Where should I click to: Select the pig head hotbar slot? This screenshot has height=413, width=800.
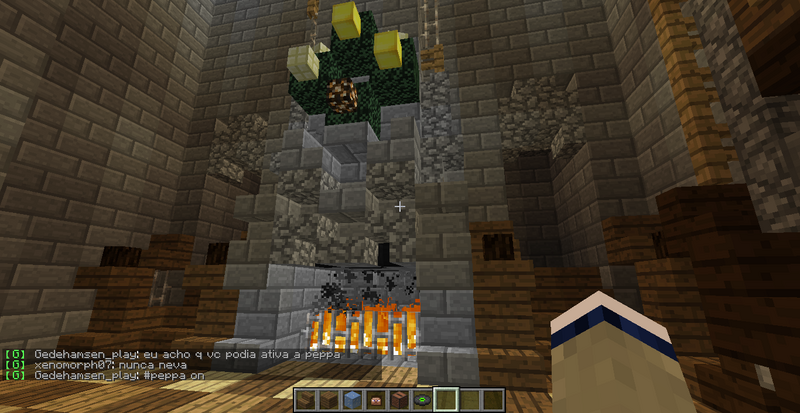[376, 400]
